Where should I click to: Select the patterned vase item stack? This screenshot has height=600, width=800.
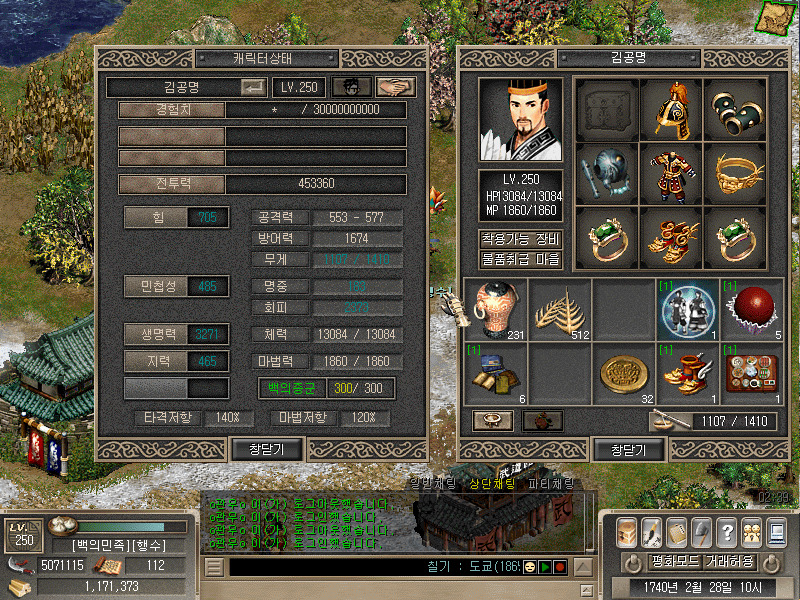pos(496,308)
